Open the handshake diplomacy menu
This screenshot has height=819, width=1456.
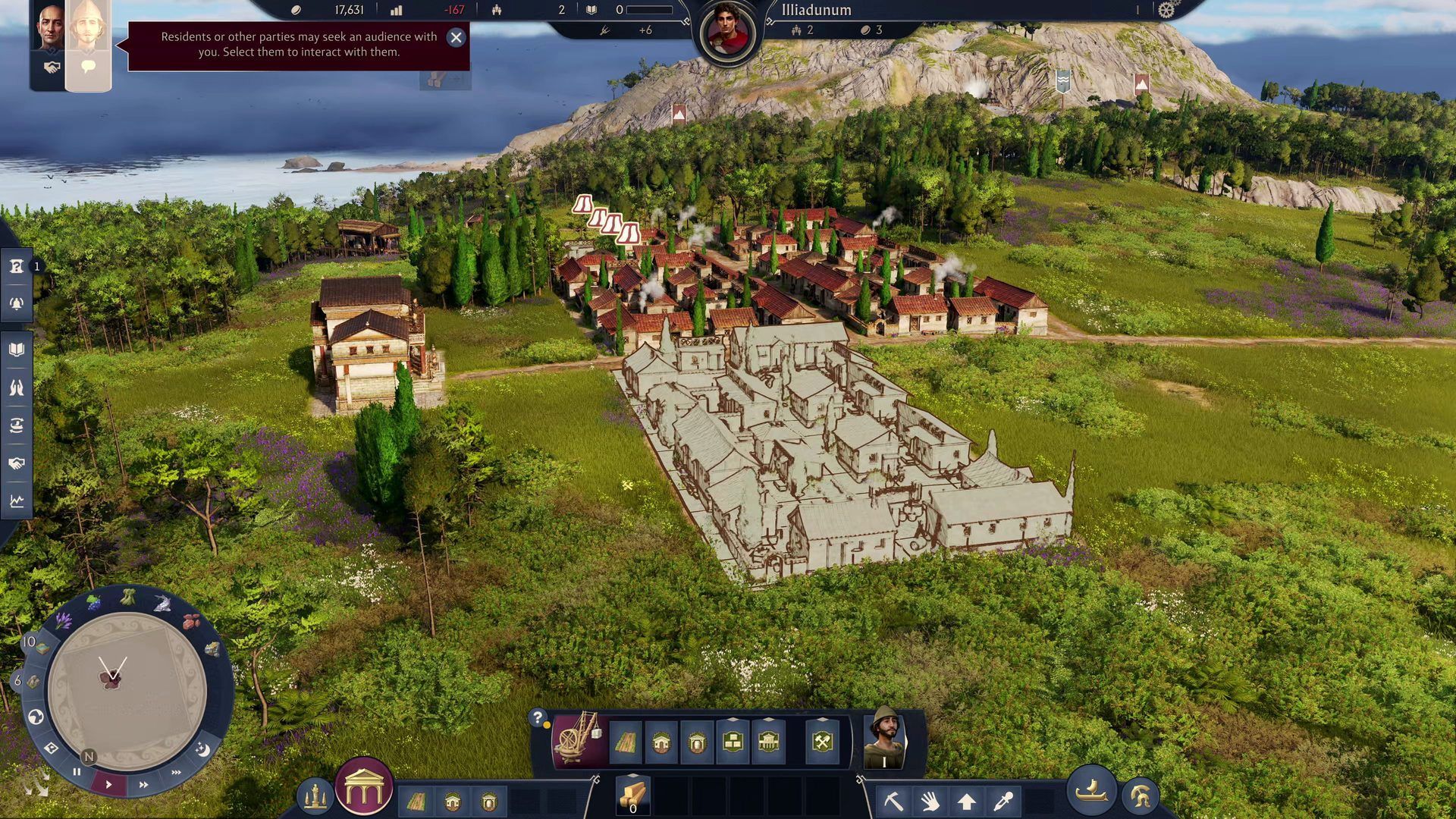pyautogui.click(x=17, y=463)
